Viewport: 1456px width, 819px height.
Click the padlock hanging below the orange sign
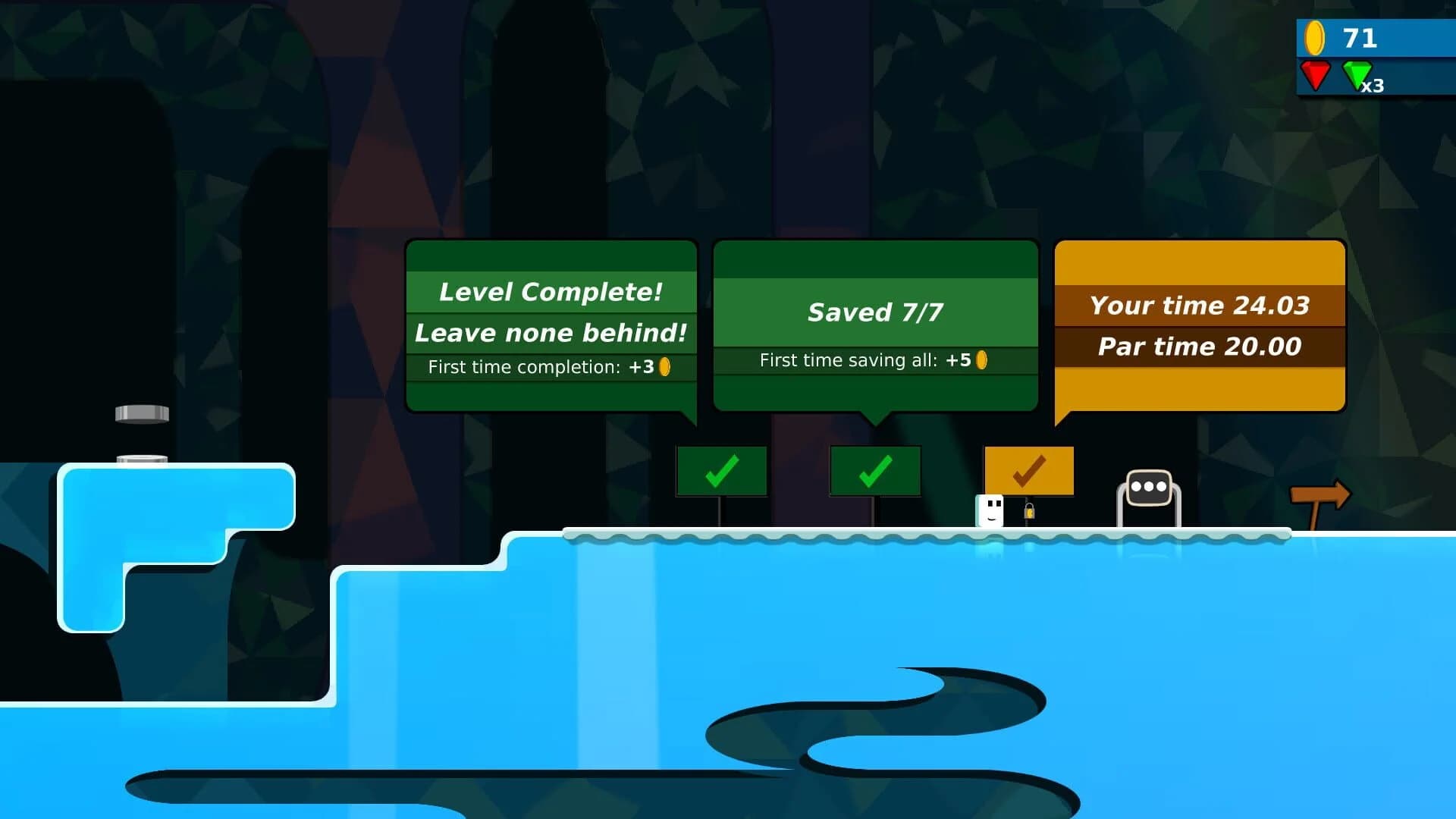point(1031,510)
